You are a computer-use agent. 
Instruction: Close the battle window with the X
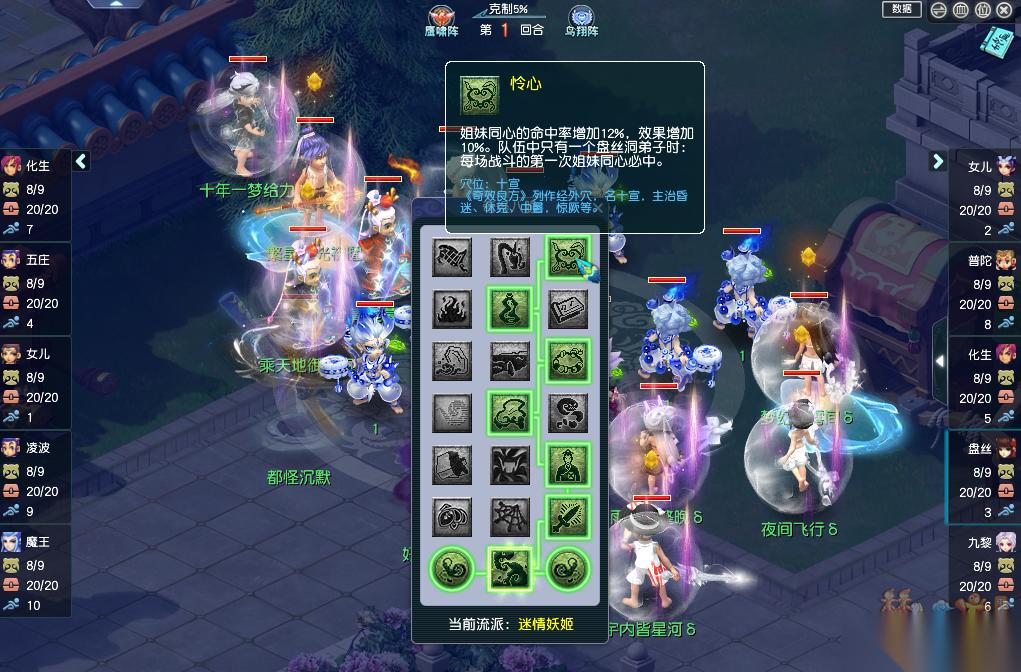pyautogui.click(x=1004, y=10)
